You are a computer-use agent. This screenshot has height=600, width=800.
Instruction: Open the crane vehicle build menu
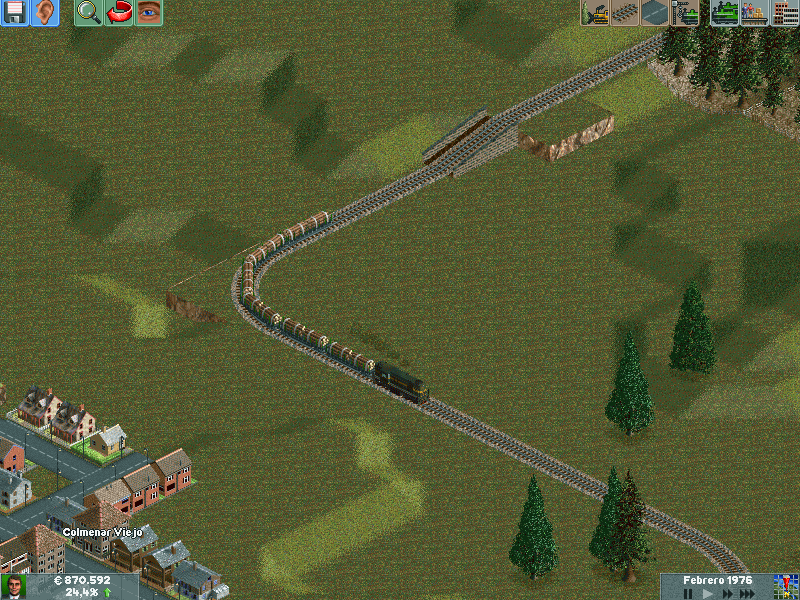click(x=686, y=13)
